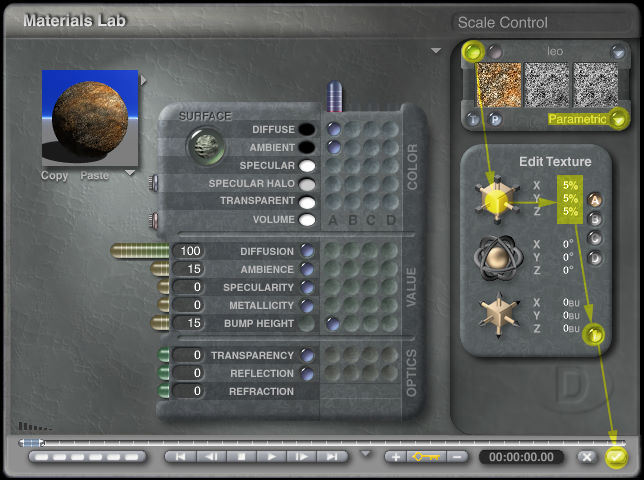
Task: Select the rusty sphere material preview
Action: [89, 116]
